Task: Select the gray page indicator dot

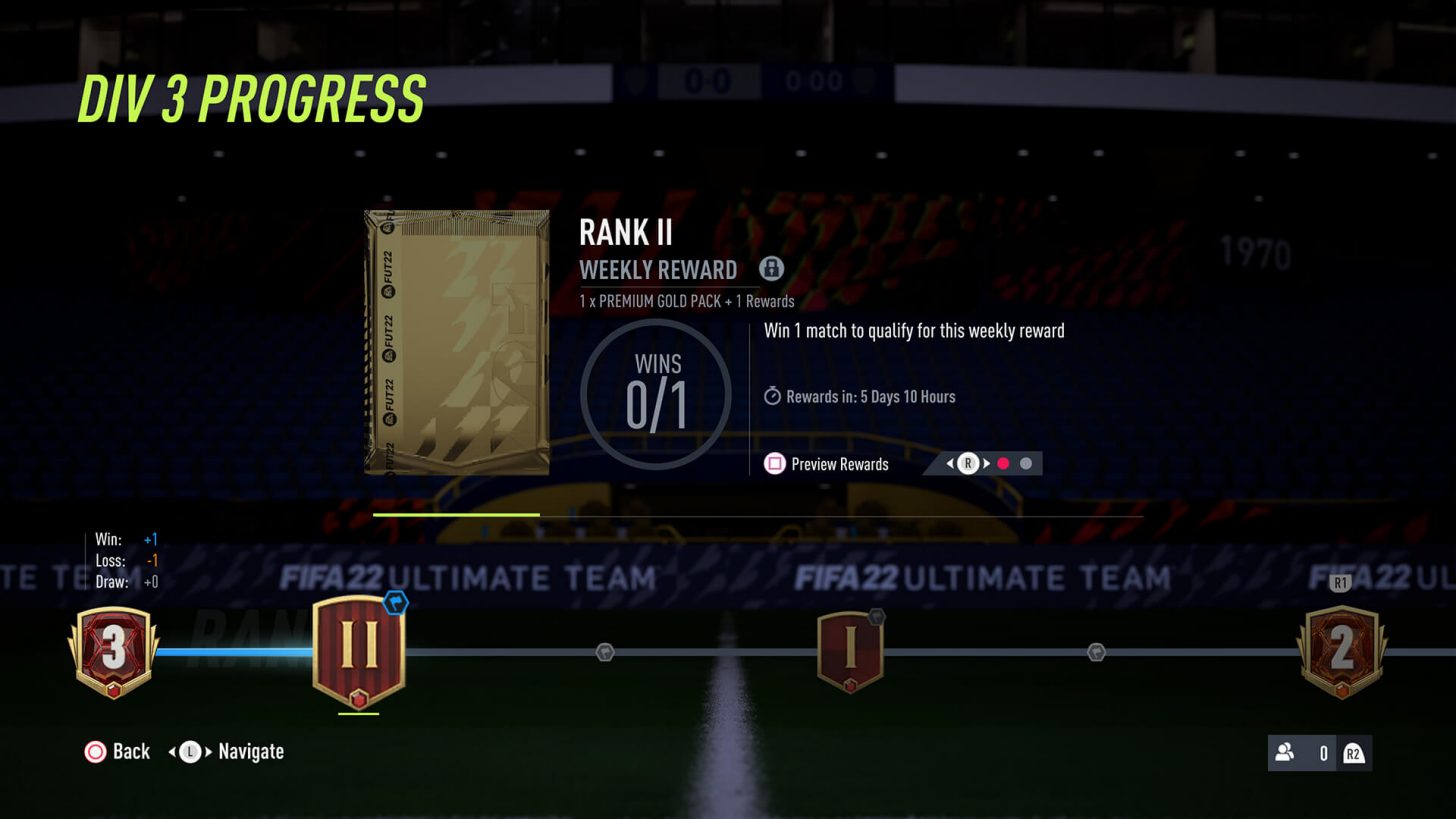Action: (1026, 463)
